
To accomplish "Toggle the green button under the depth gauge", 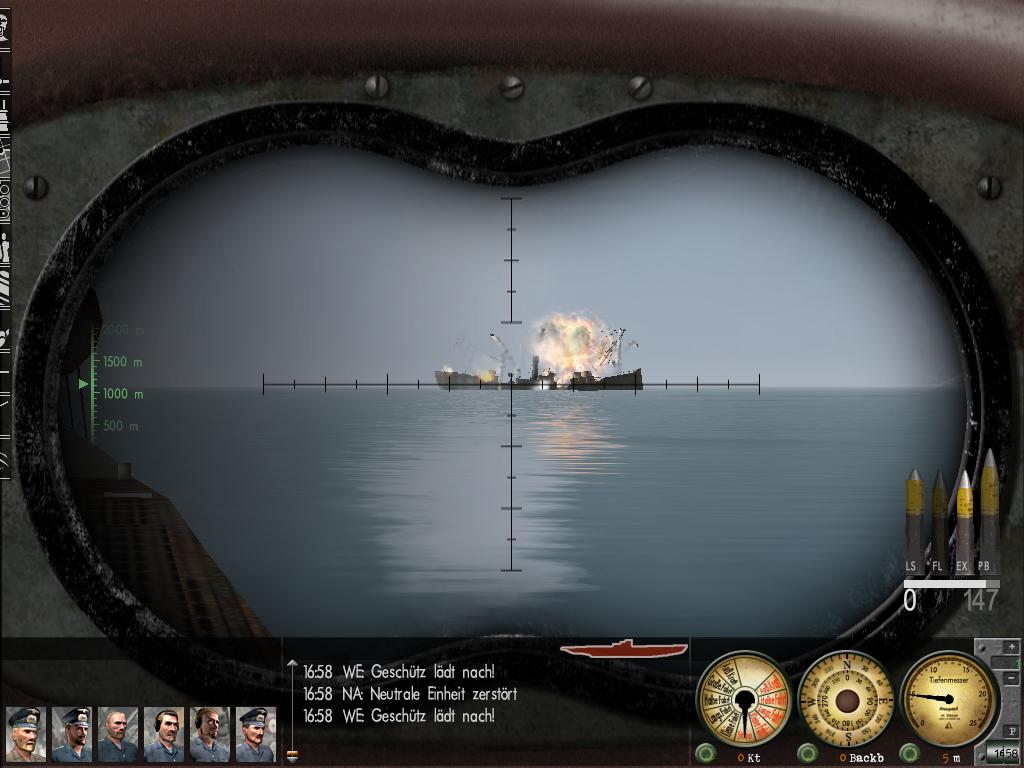I will (x=909, y=753).
